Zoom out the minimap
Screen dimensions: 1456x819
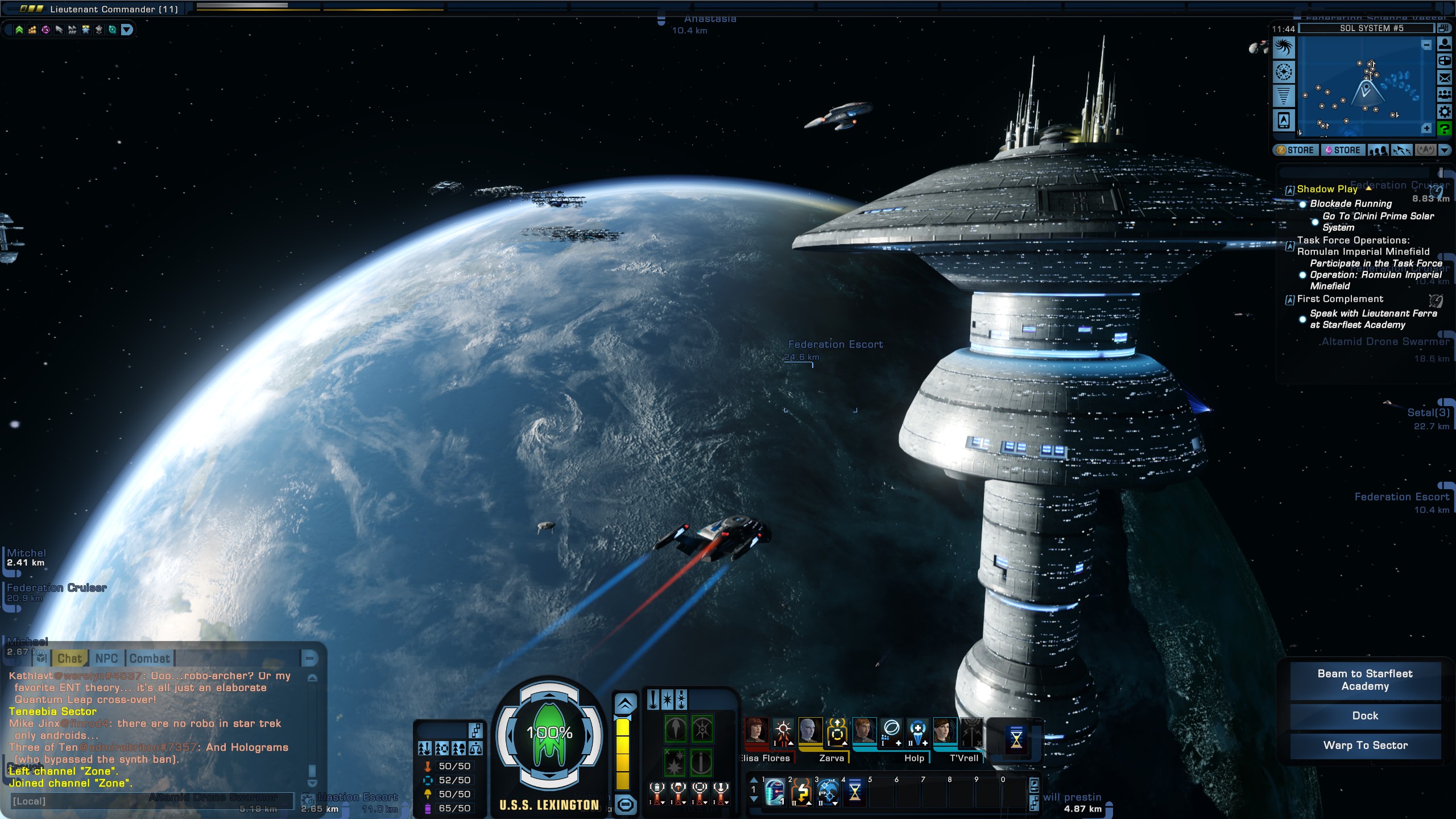pos(1426,45)
